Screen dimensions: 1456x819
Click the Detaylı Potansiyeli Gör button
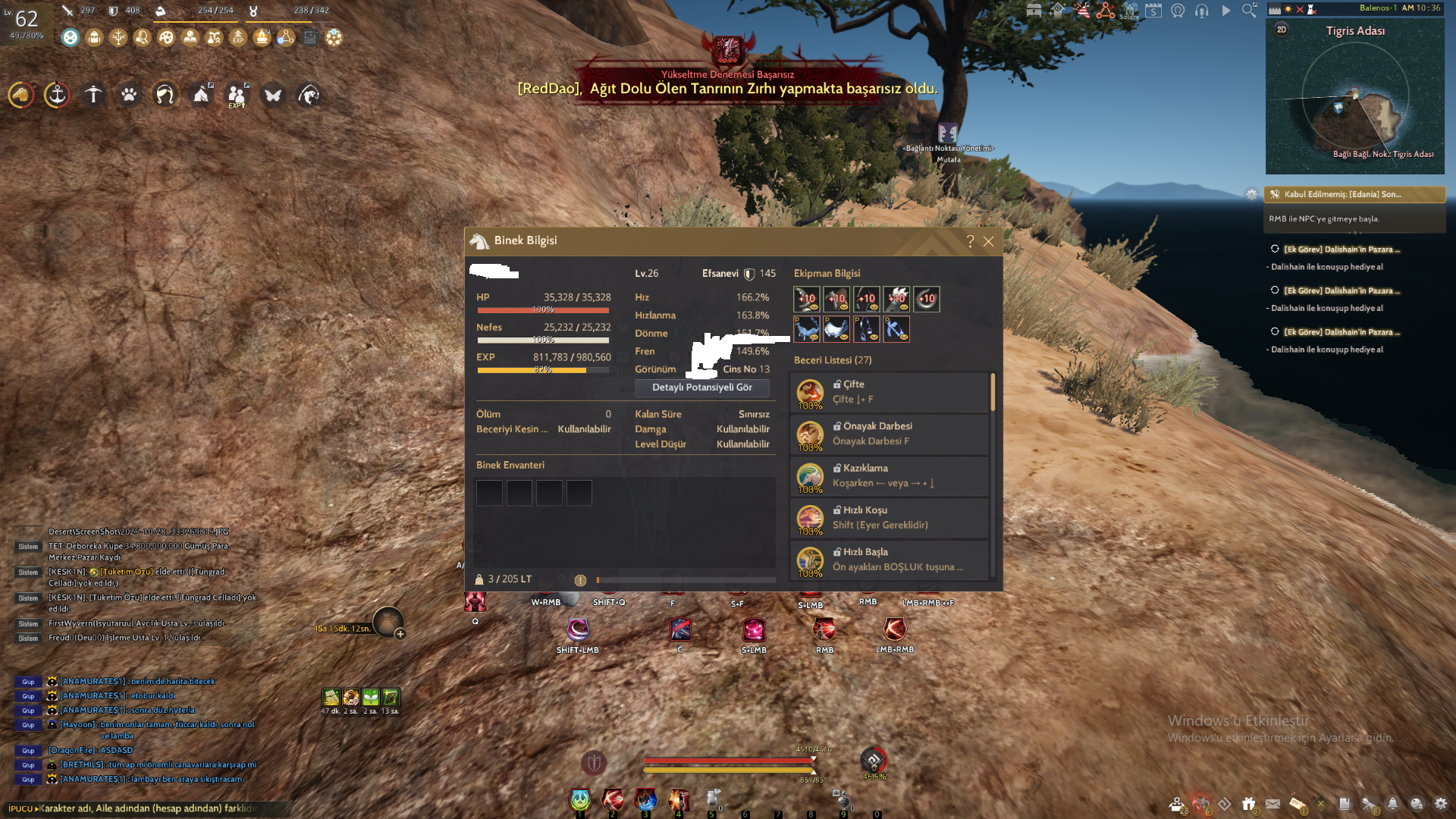click(701, 388)
